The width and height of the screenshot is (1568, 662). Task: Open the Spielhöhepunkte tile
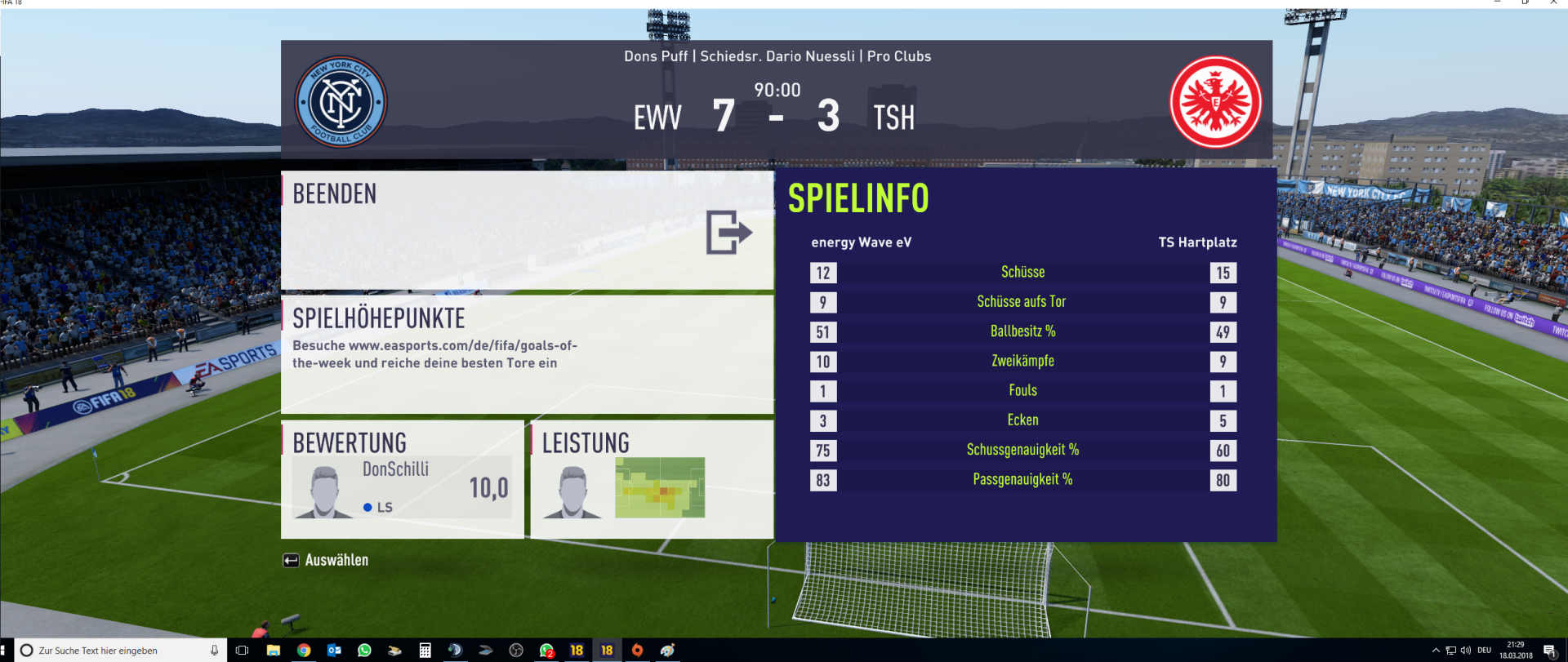(527, 354)
